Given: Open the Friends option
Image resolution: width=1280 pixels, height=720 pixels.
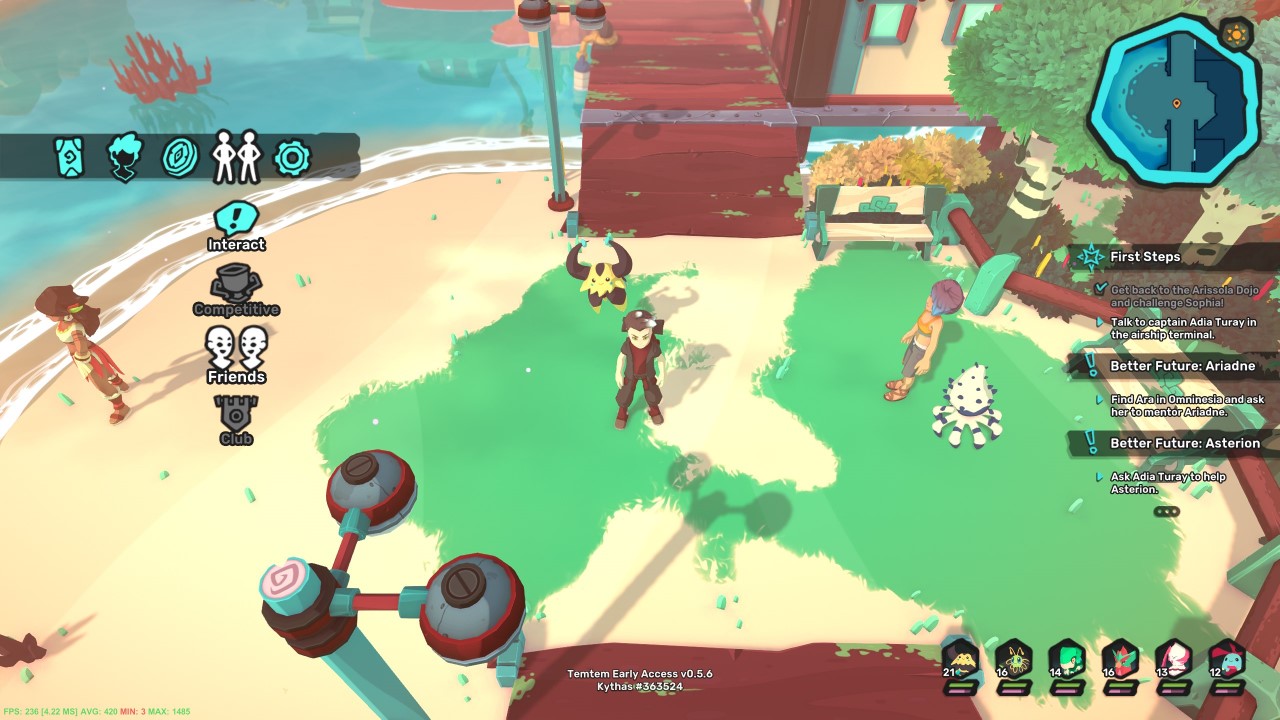Looking at the screenshot, I should pyautogui.click(x=237, y=355).
